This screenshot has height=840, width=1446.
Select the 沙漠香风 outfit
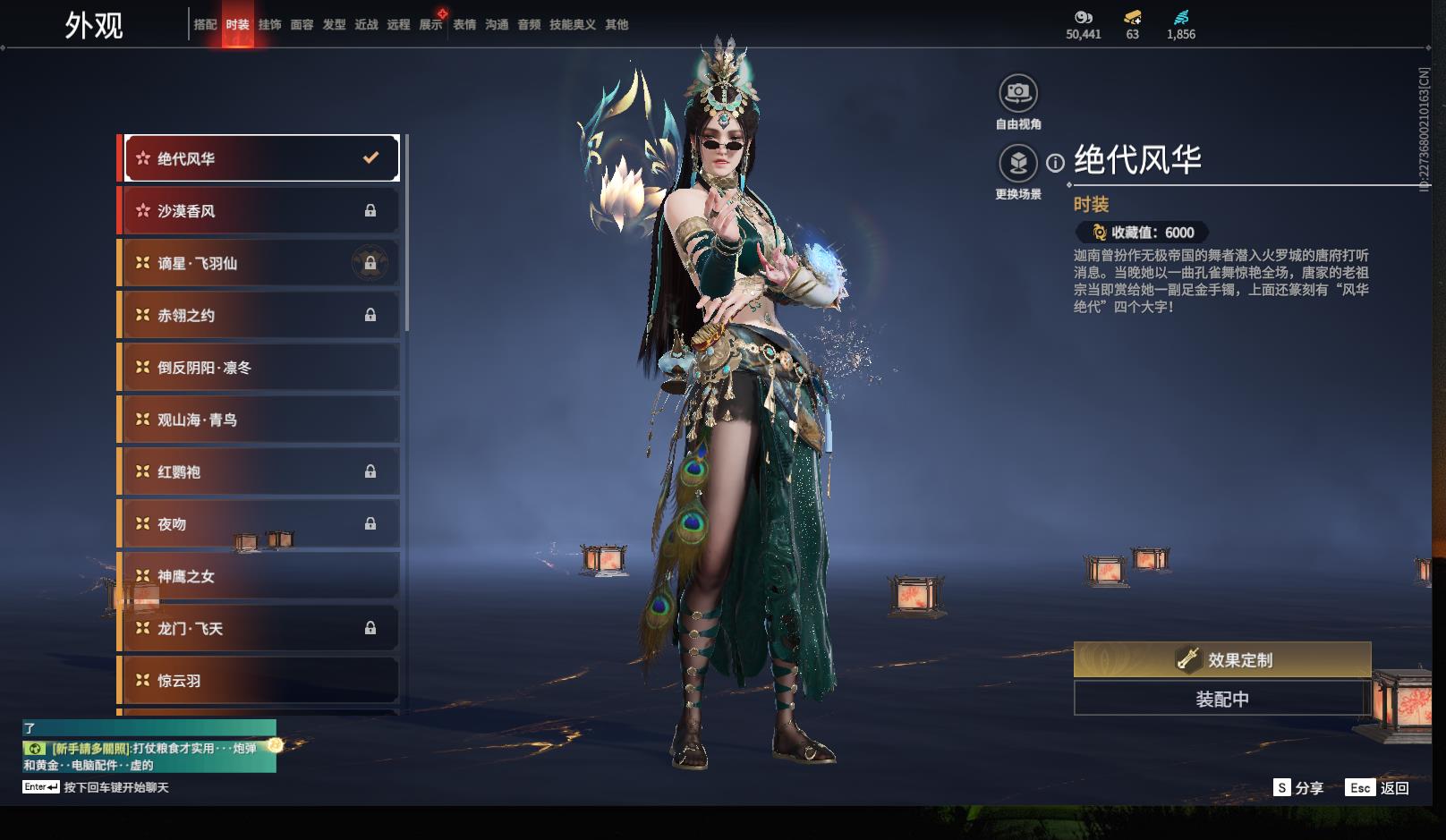coord(260,211)
